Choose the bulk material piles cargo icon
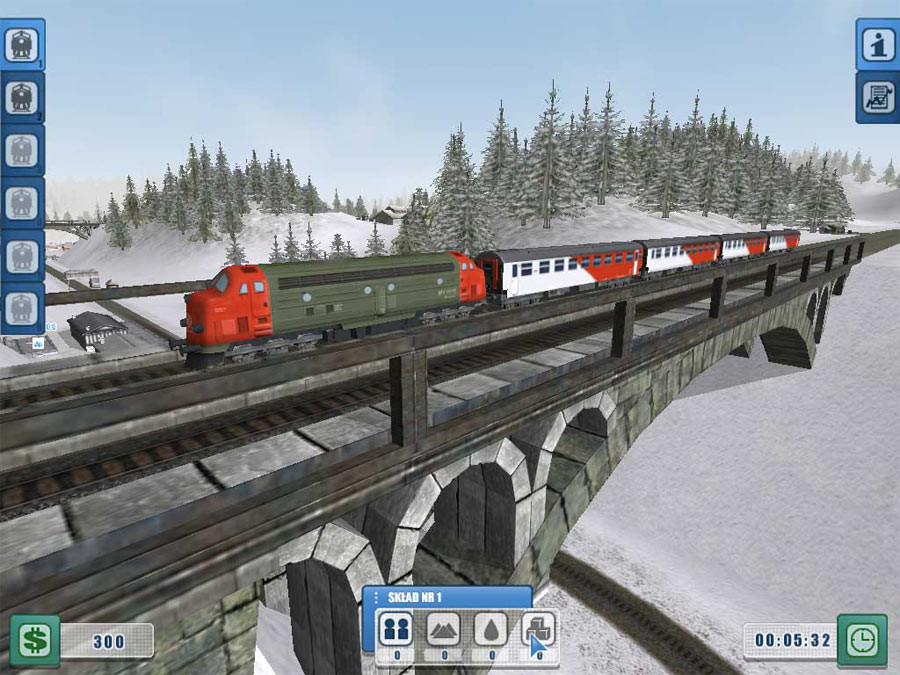This screenshot has width=900, height=675. [x=444, y=630]
